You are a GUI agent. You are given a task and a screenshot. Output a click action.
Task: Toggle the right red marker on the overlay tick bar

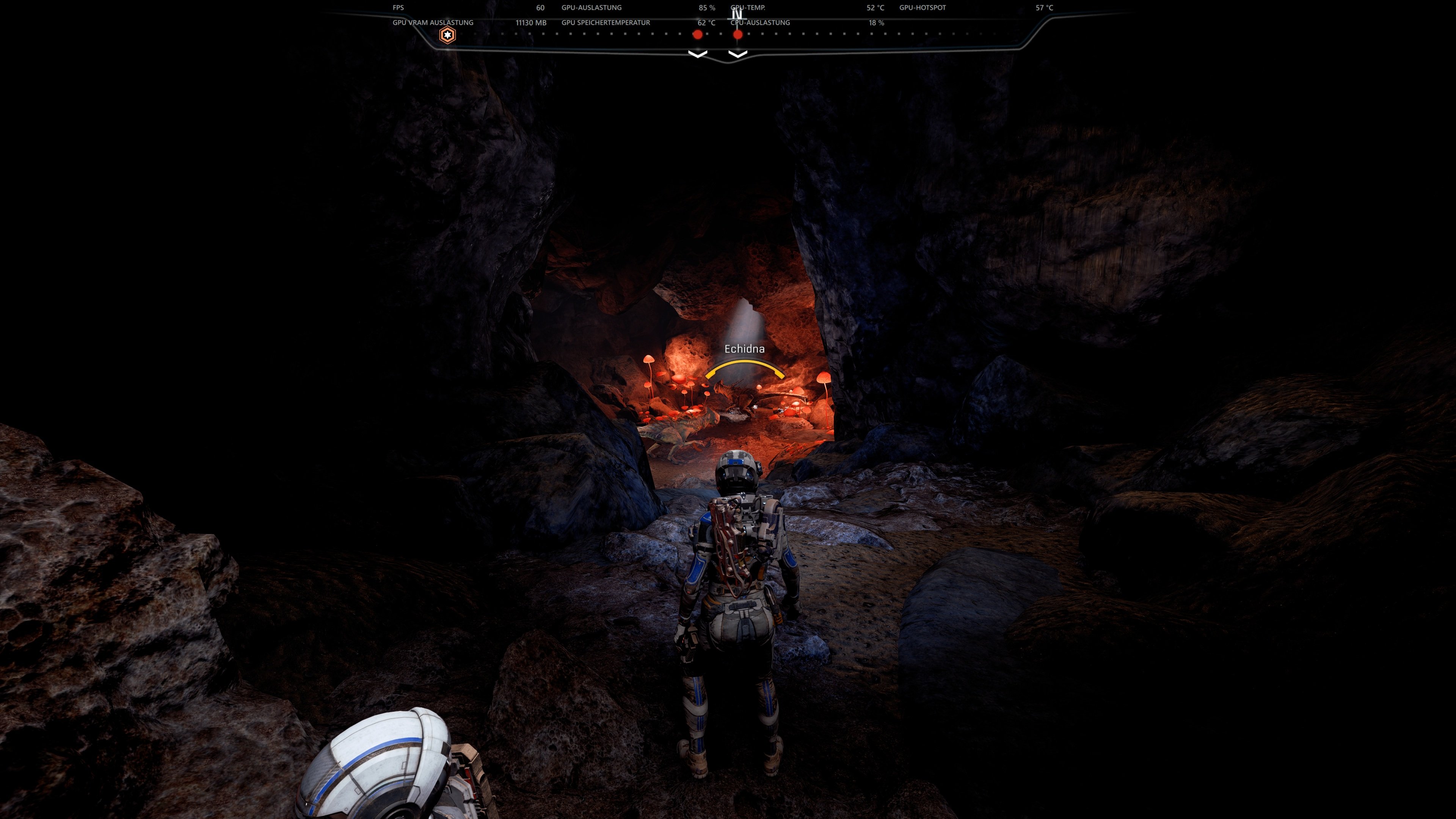(737, 34)
